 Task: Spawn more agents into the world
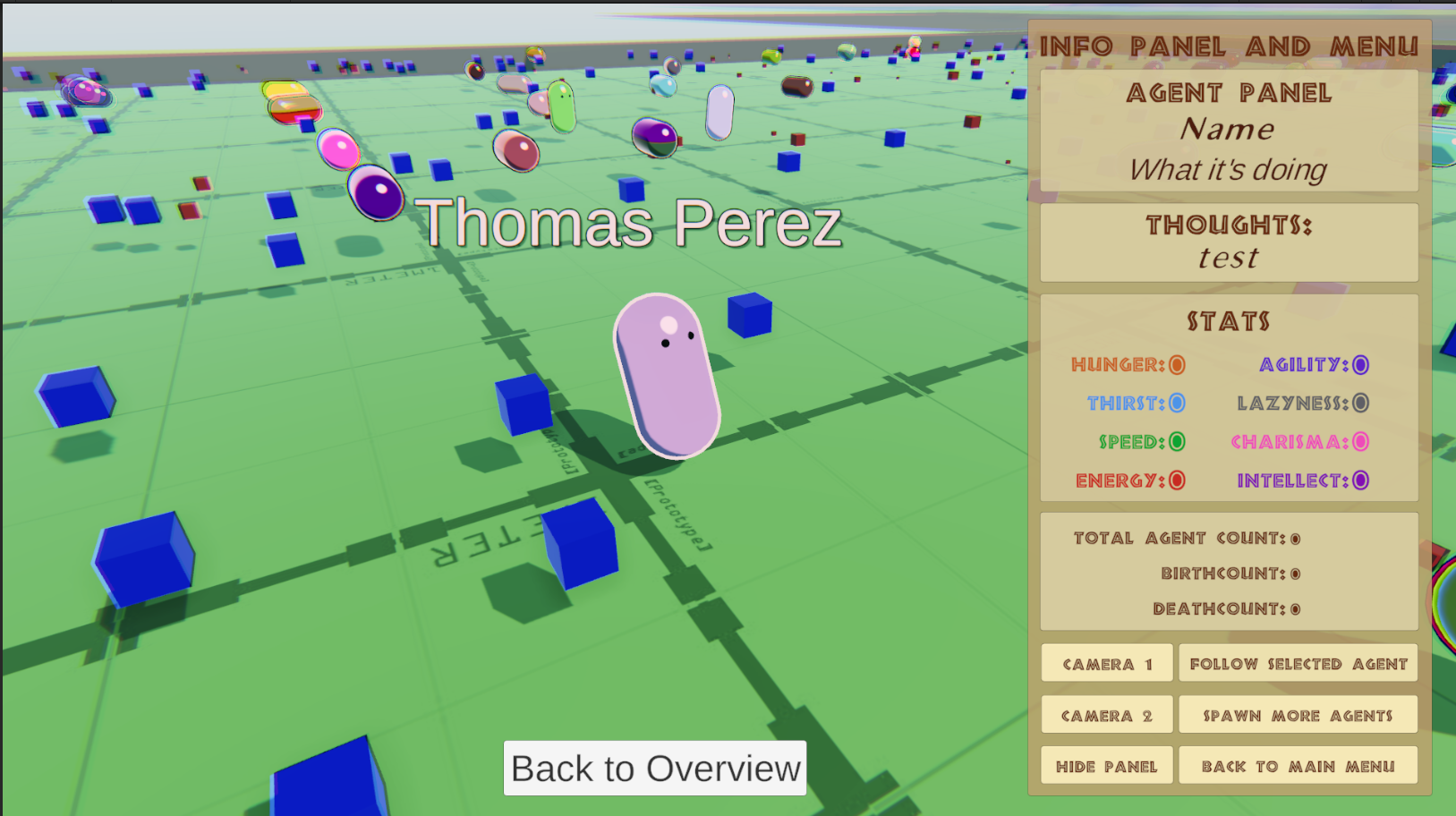click(1298, 714)
